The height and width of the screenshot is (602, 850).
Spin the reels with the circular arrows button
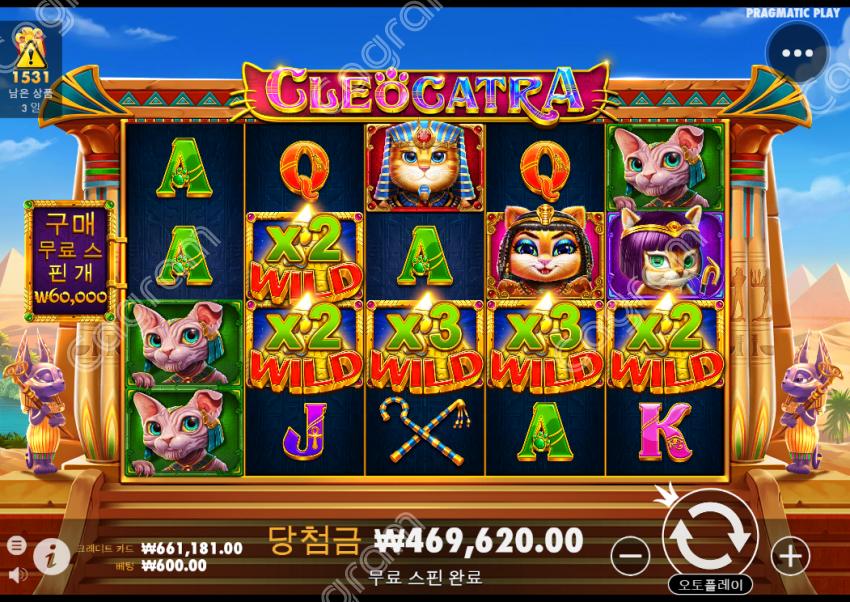pyautogui.click(x=710, y=536)
